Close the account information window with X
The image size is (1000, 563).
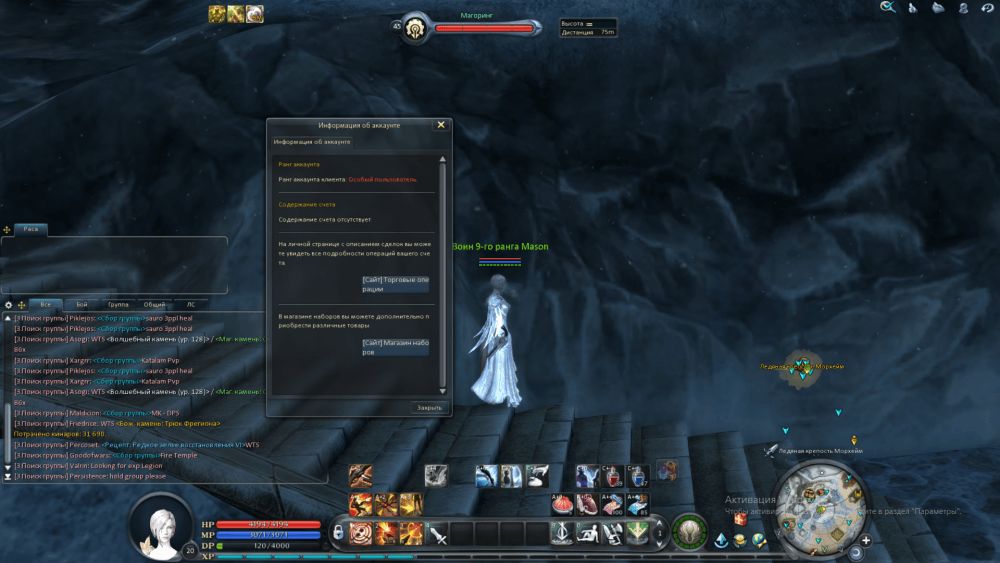pos(441,125)
